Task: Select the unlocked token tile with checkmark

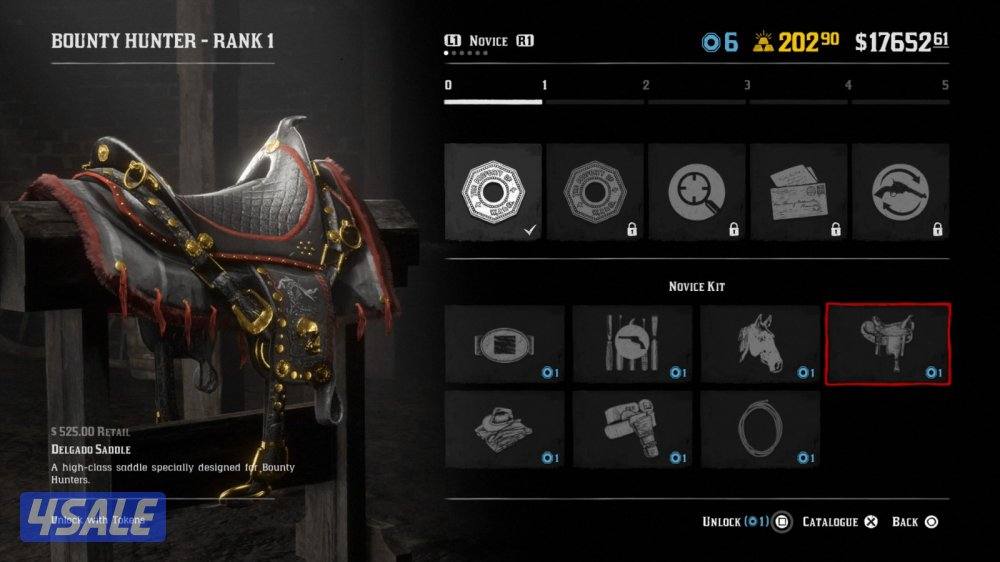Action: (494, 191)
